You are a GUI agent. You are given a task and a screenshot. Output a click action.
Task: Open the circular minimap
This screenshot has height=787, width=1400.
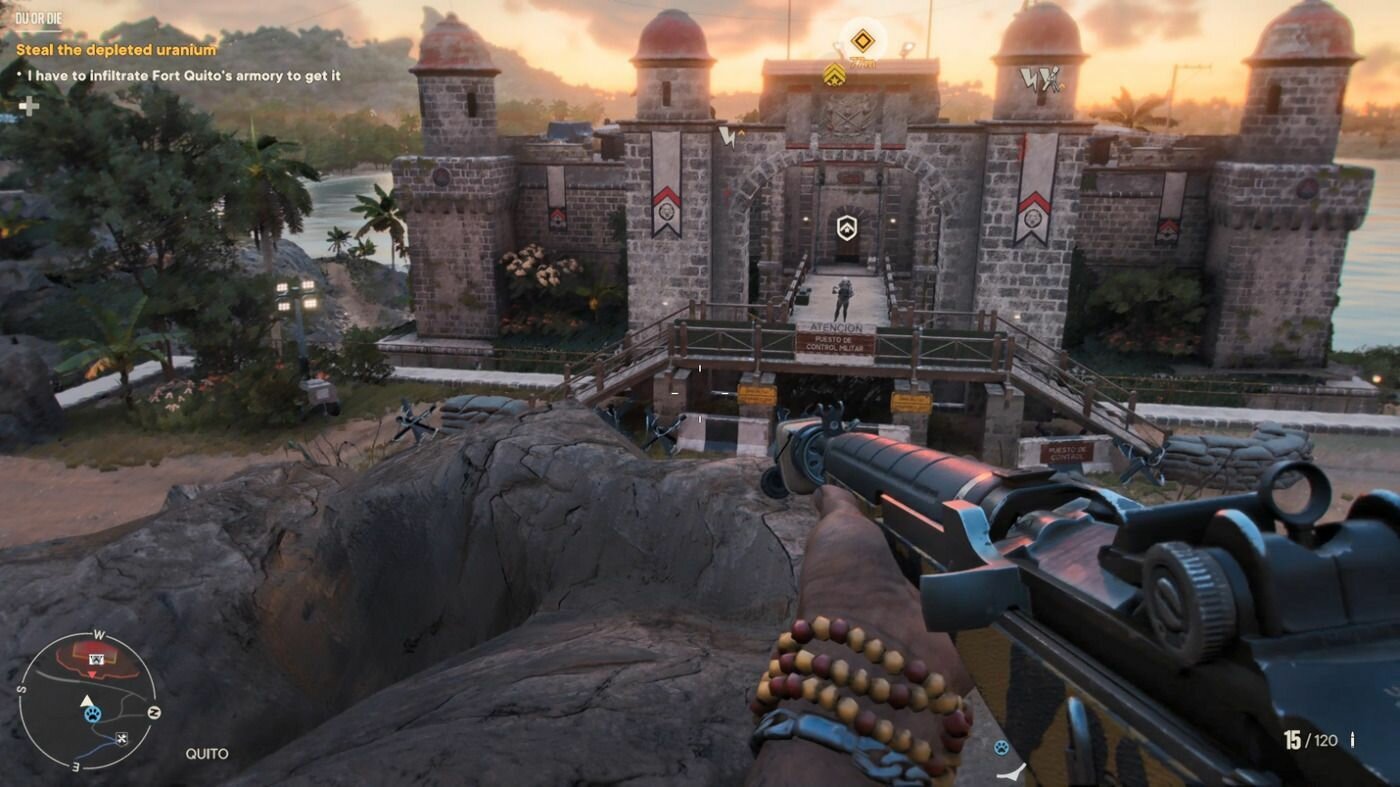click(87, 700)
